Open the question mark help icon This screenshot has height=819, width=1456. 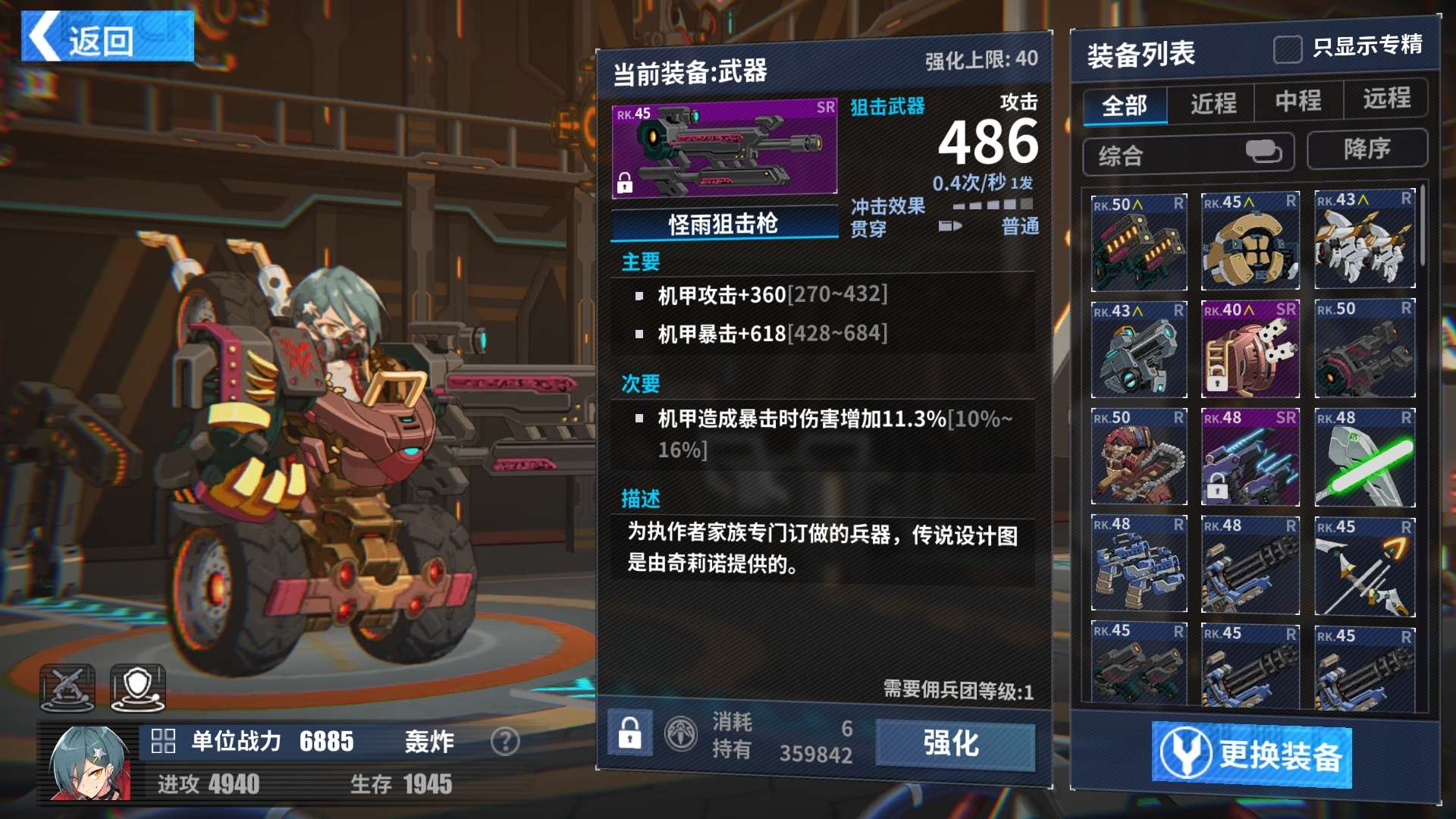pos(505,741)
